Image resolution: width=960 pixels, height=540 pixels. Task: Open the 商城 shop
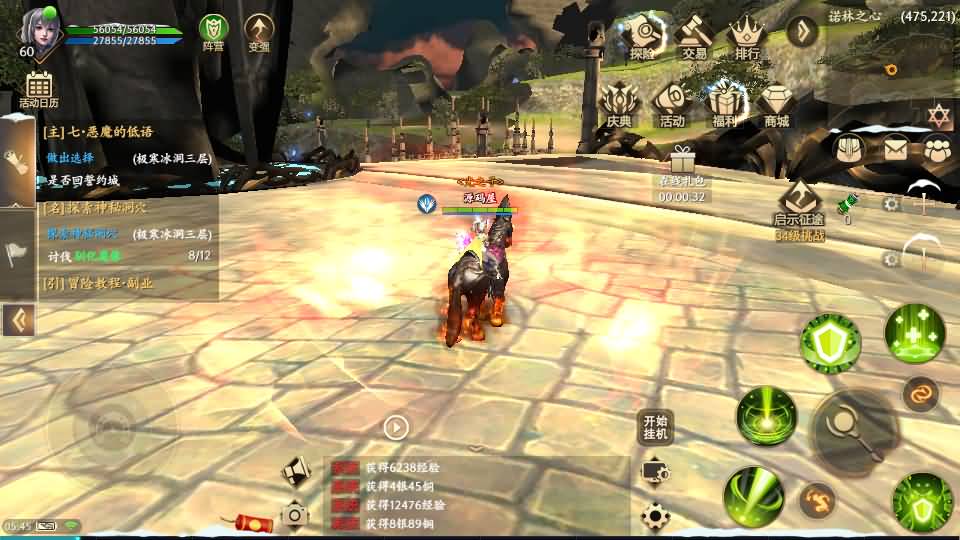(777, 104)
